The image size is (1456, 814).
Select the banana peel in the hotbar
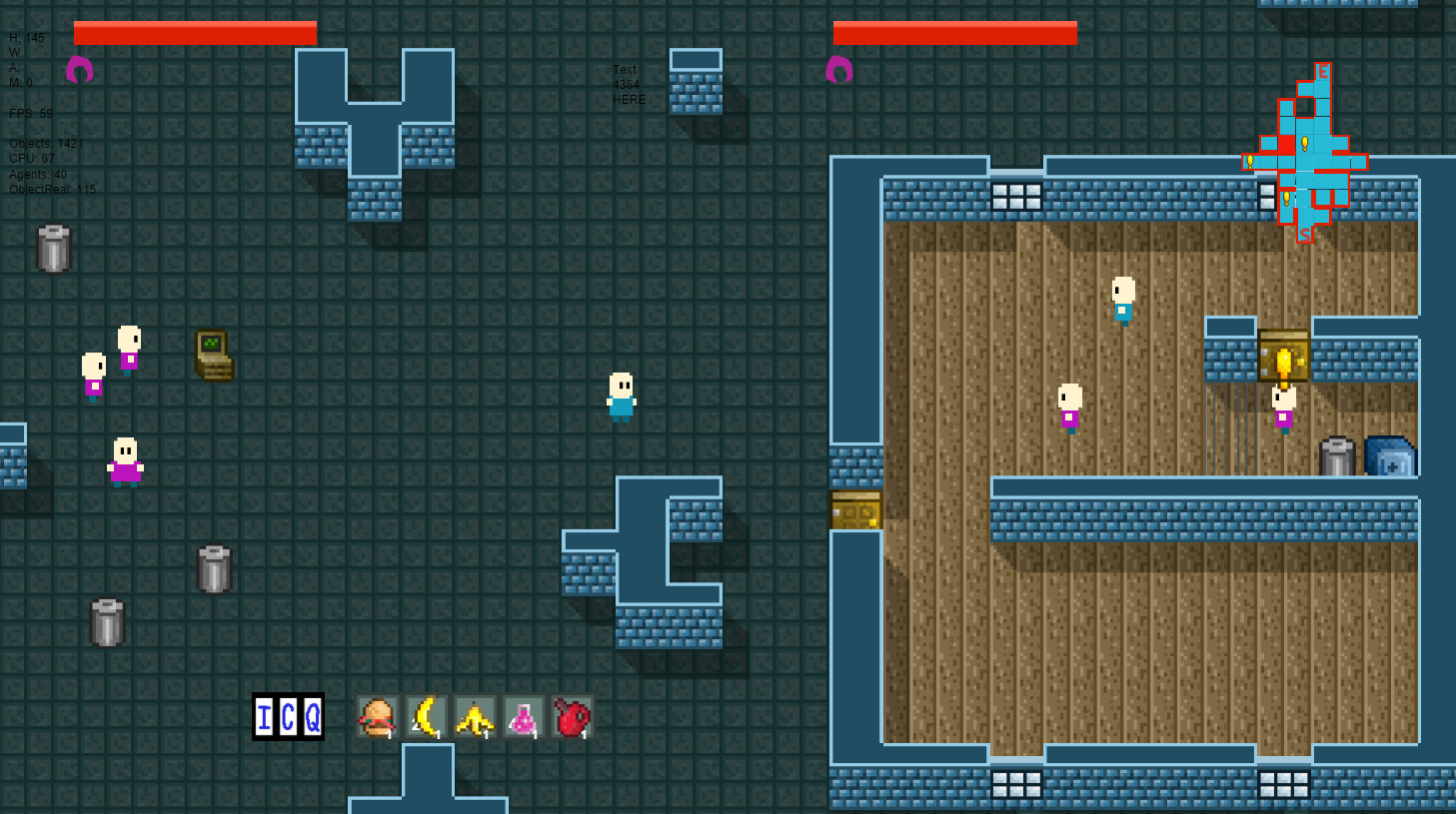pyautogui.click(x=474, y=716)
